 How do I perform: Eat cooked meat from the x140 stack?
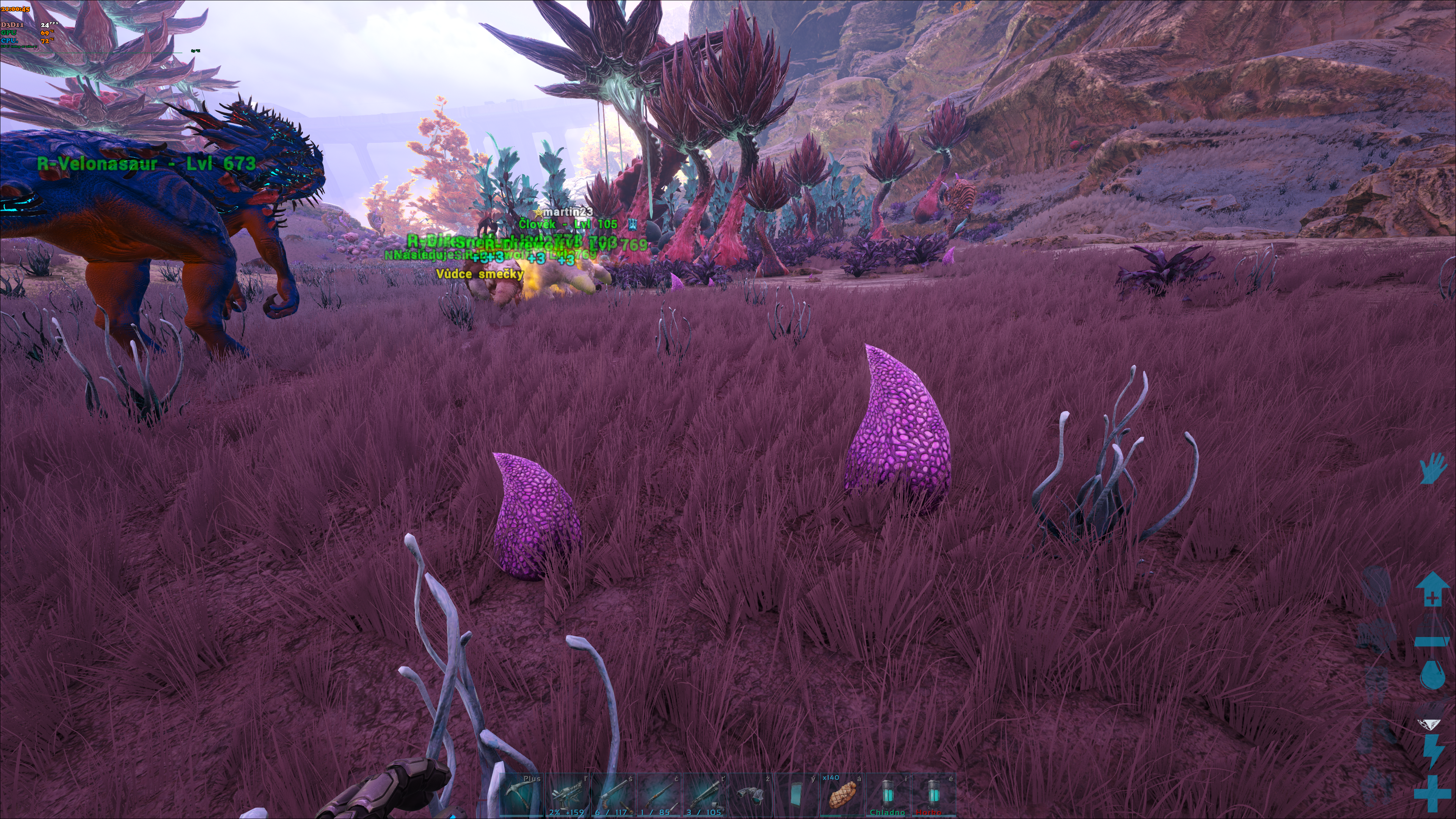coord(842,795)
